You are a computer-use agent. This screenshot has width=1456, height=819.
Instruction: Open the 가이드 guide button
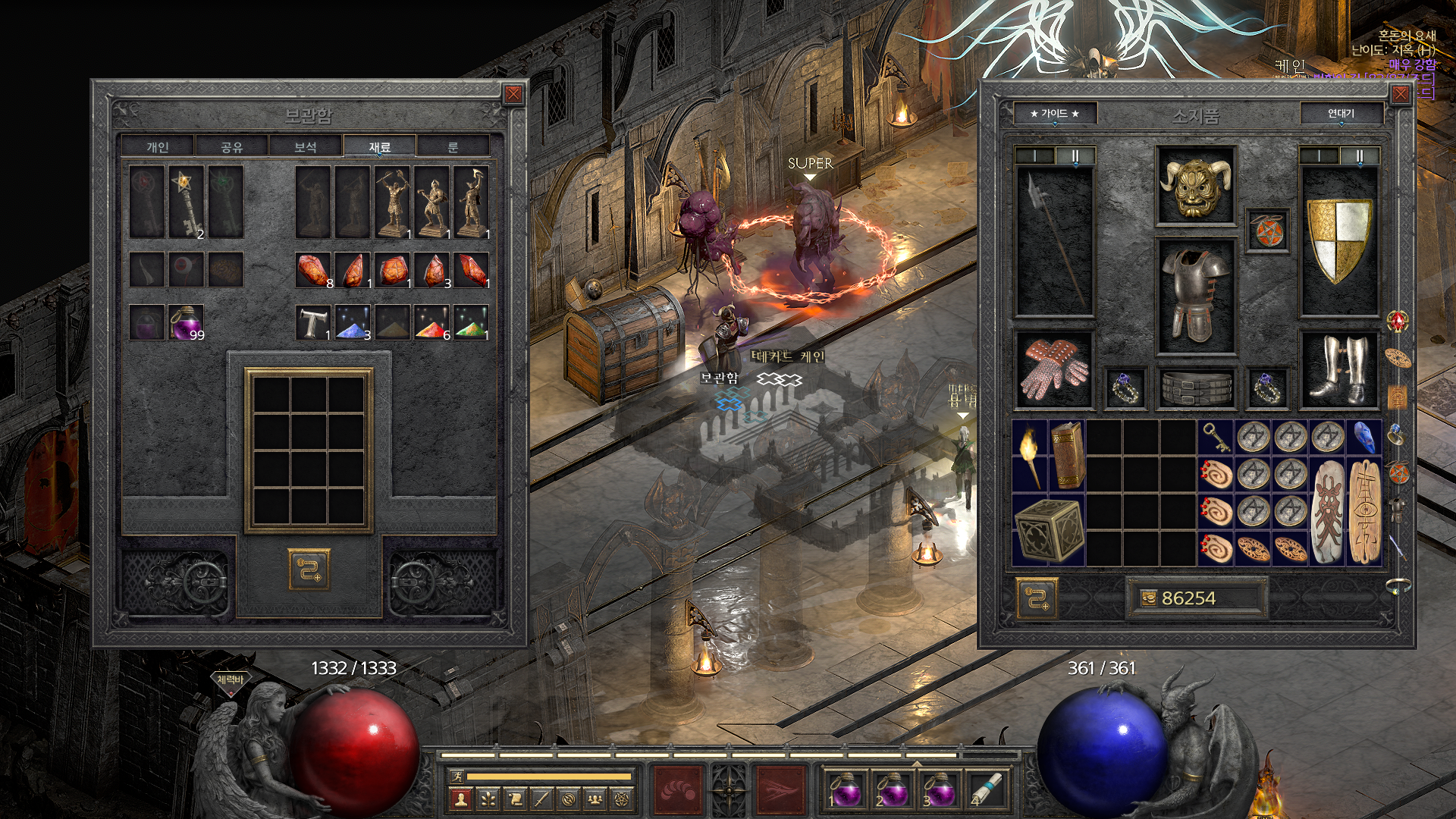[x=1054, y=114]
